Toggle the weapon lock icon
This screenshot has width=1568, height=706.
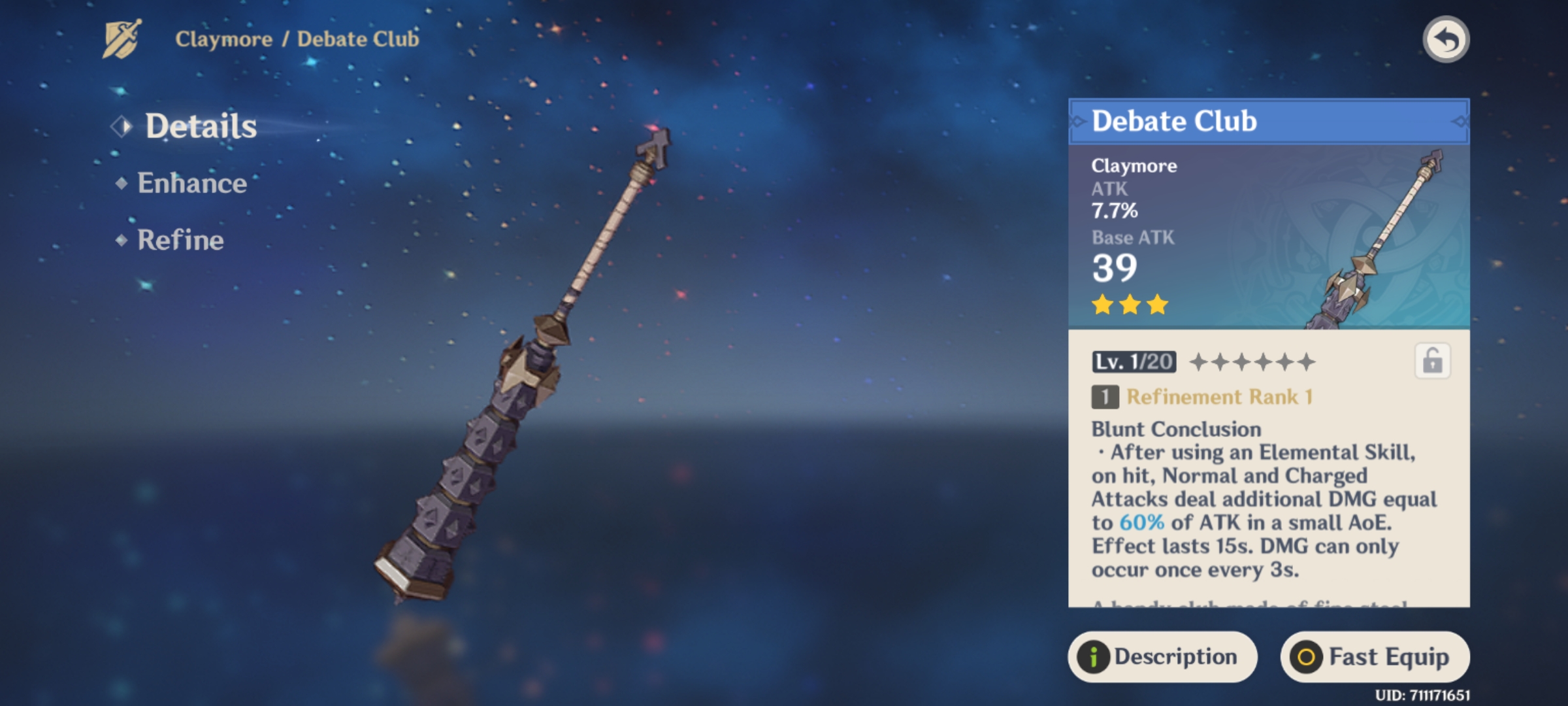click(1432, 361)
